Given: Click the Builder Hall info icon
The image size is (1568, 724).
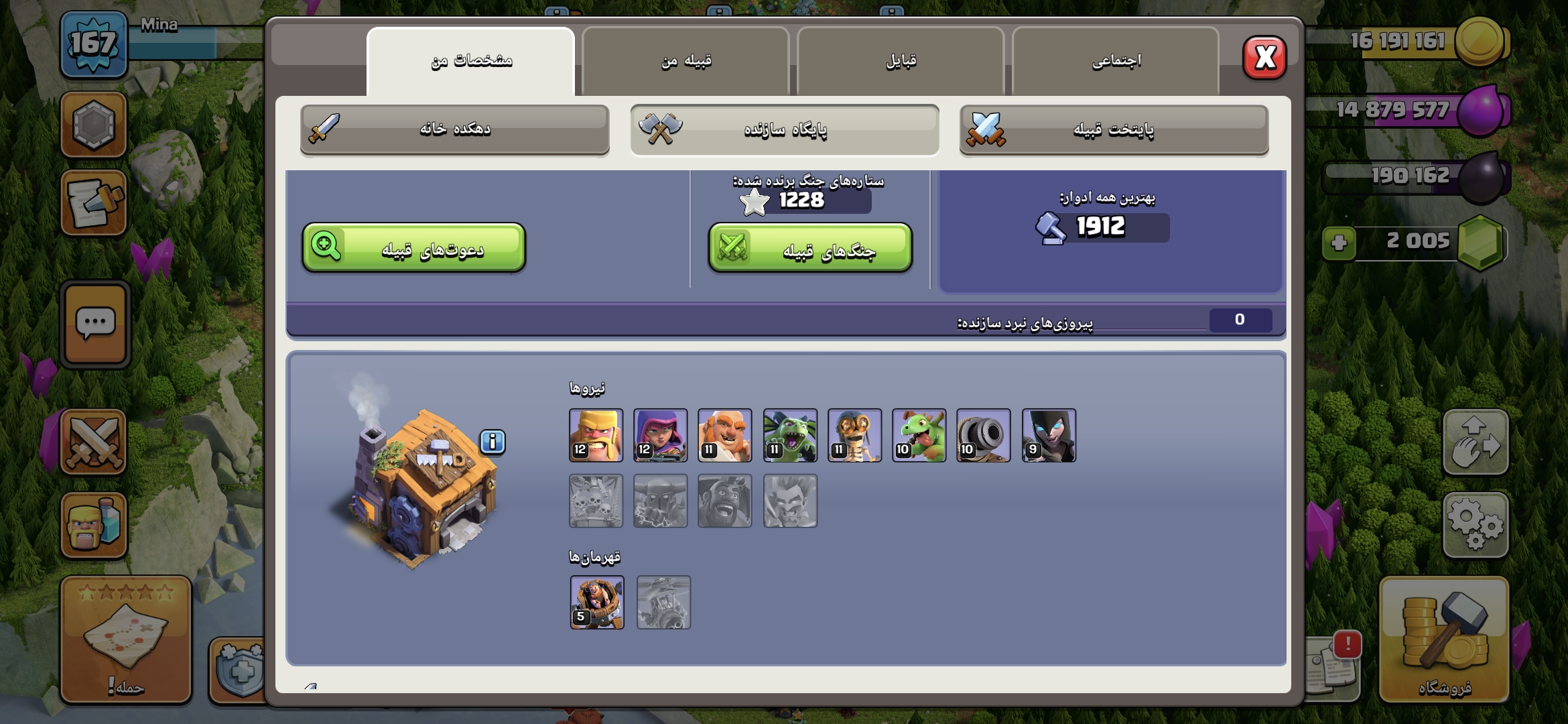Looking at the screenshot, I should [x=493, y=442].
